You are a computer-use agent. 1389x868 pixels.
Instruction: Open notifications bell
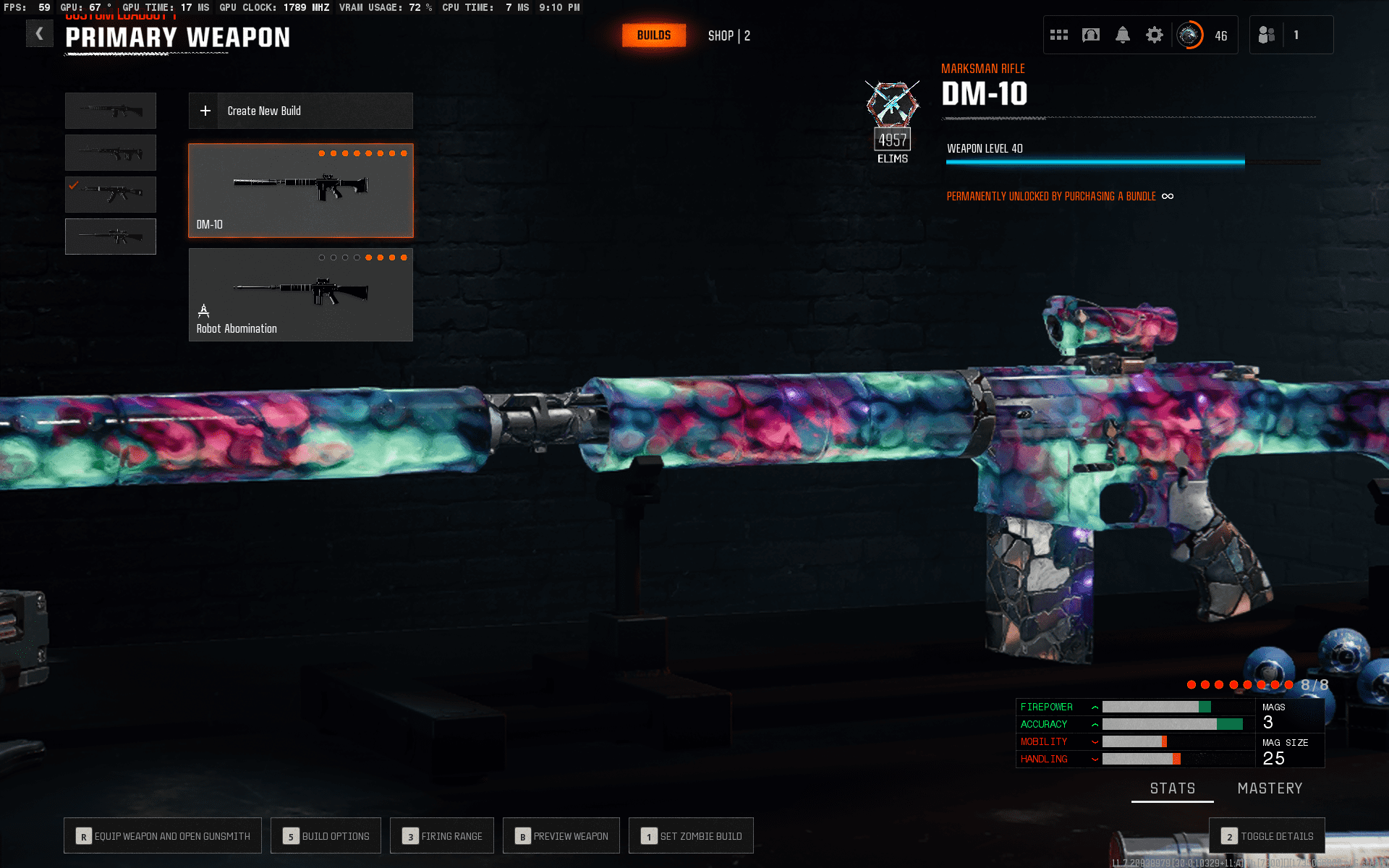pyautogui.click(x=1122, y=35)
